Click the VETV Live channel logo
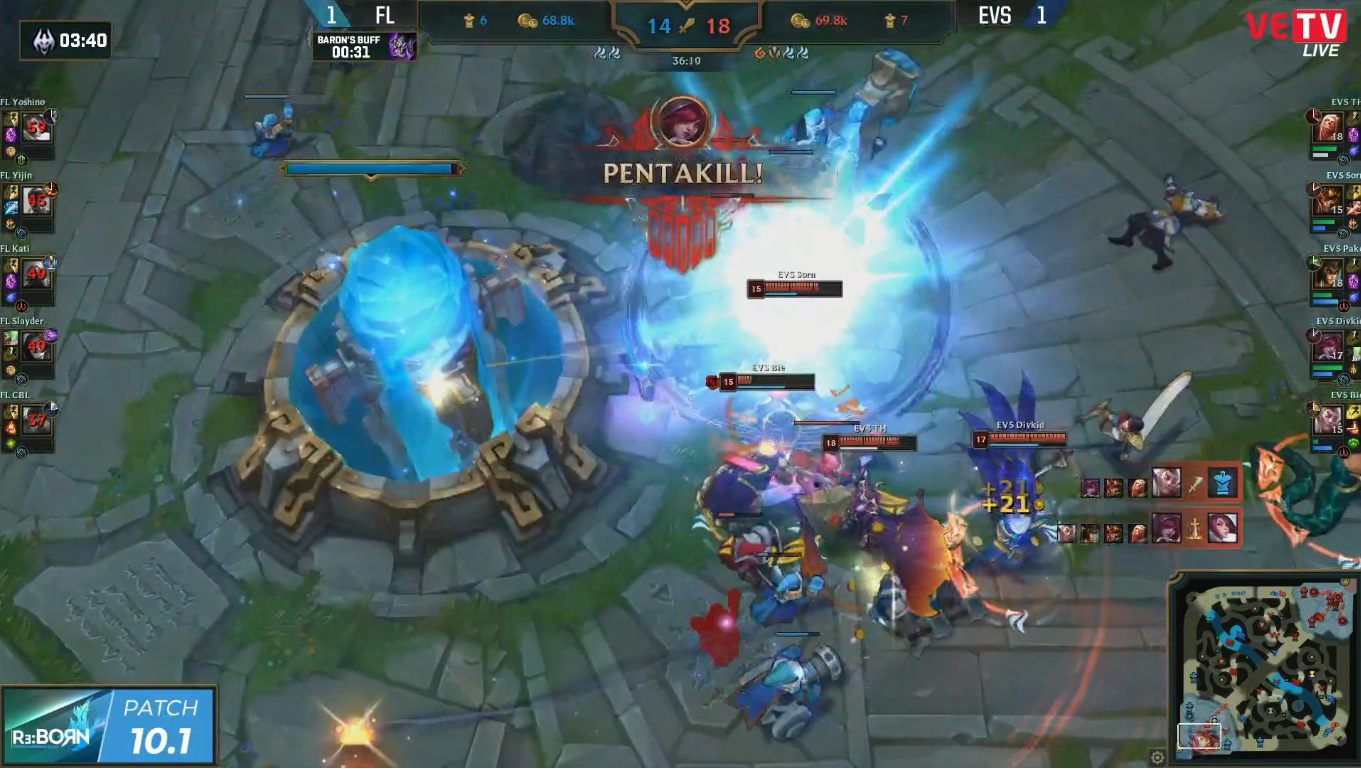The image size is (1361, 769). point(1294,30)
